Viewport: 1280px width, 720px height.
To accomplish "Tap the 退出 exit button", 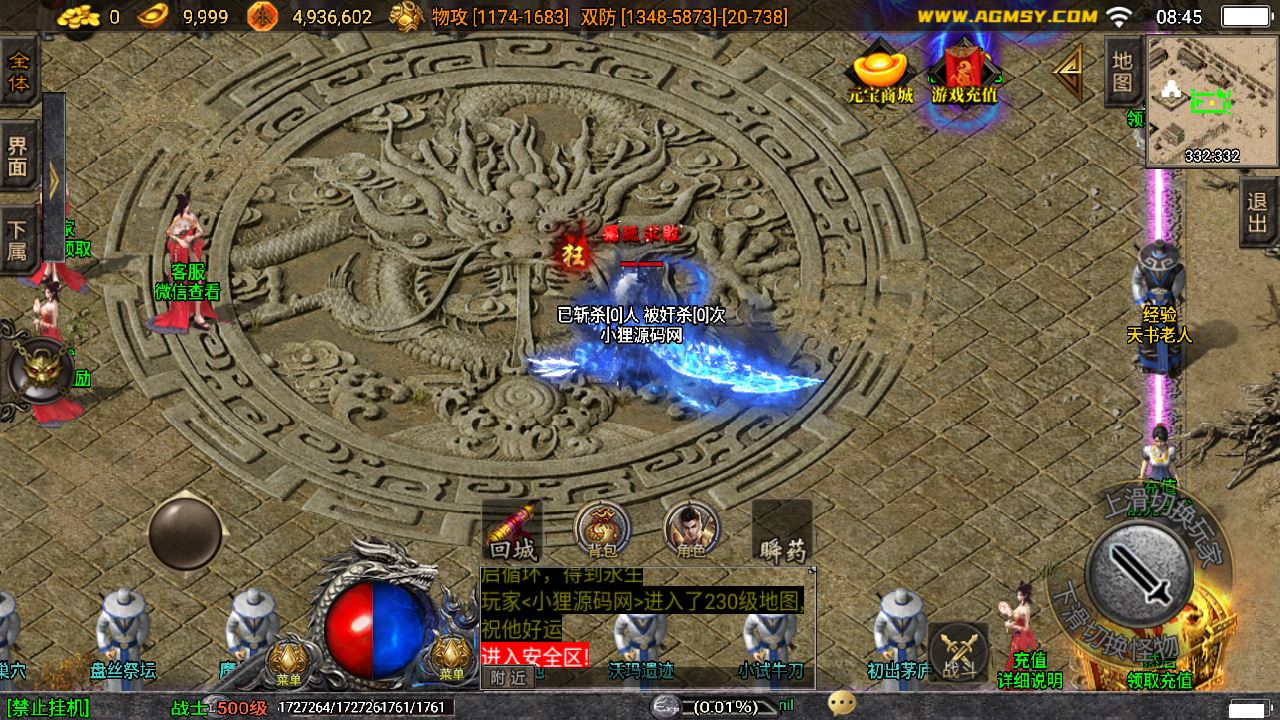I will click(1258, 212).
